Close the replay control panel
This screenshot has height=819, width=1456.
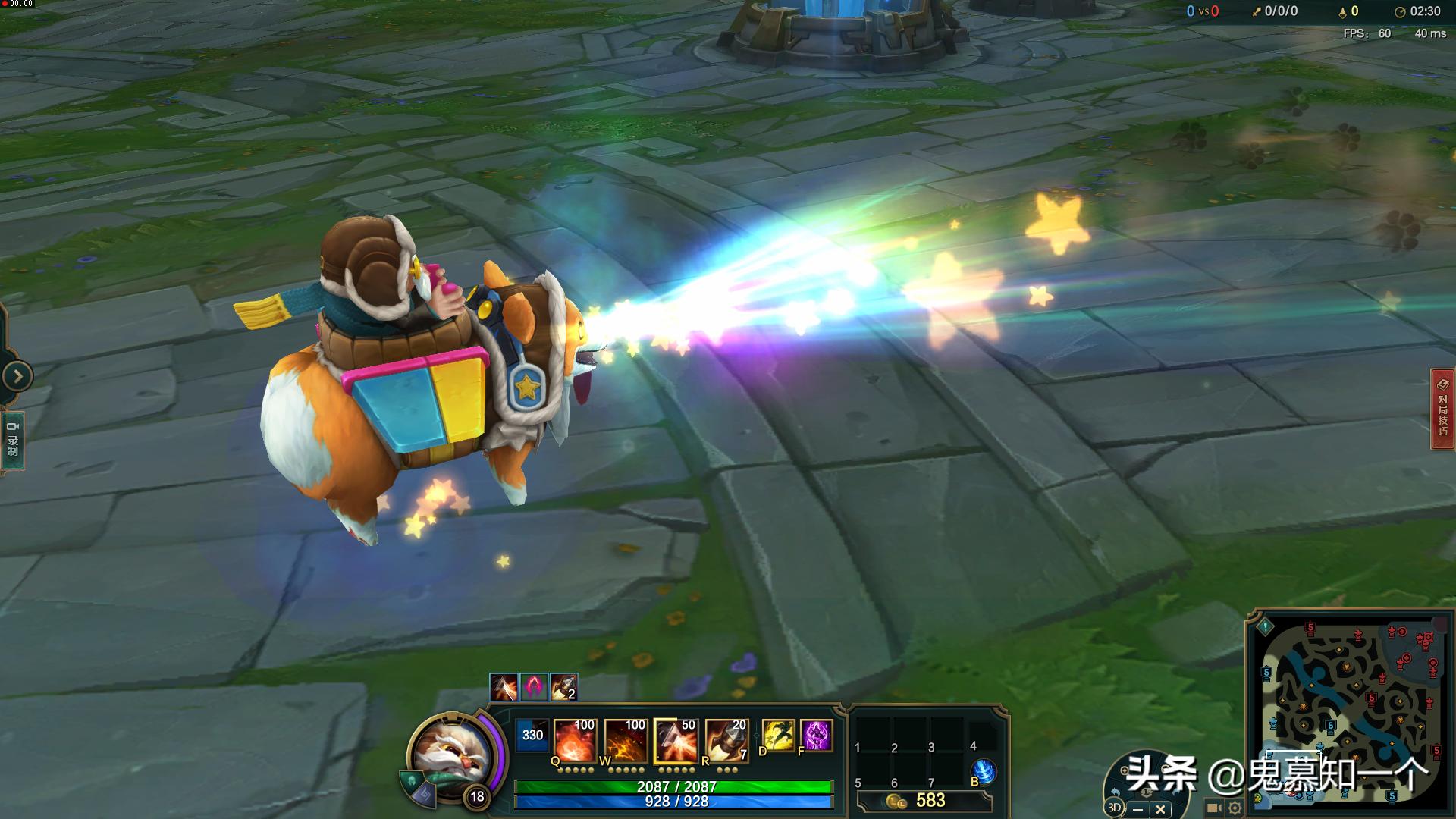click(1160, 810)
